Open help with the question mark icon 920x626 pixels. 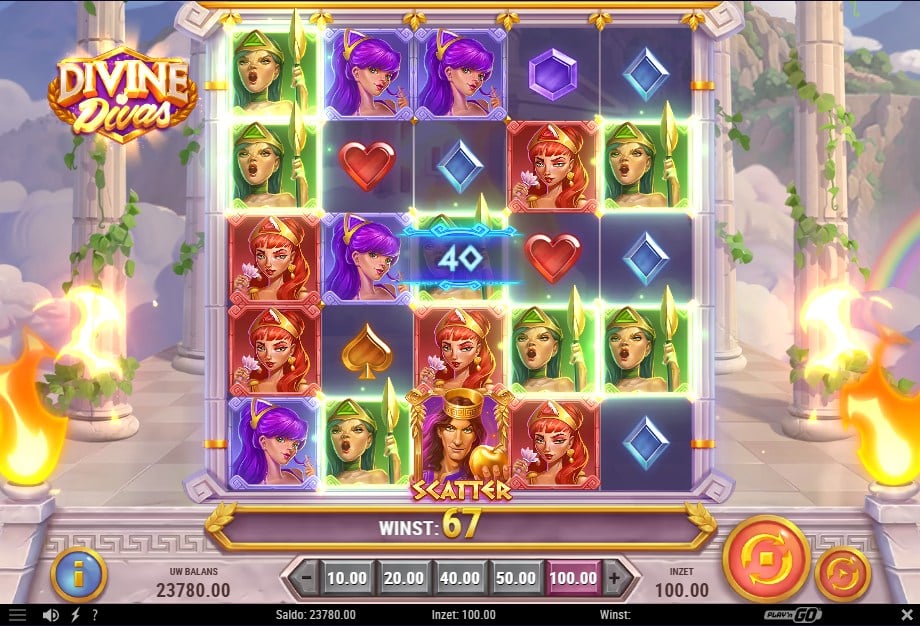94,615
